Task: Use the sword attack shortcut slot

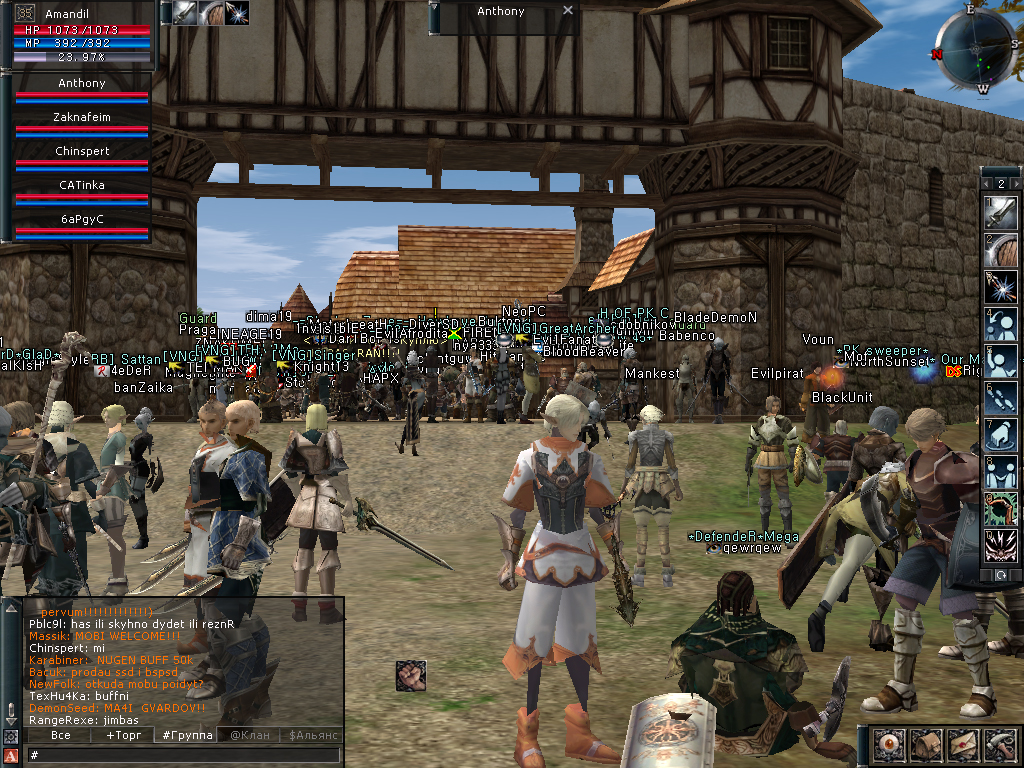Action: pos(1001,211)
